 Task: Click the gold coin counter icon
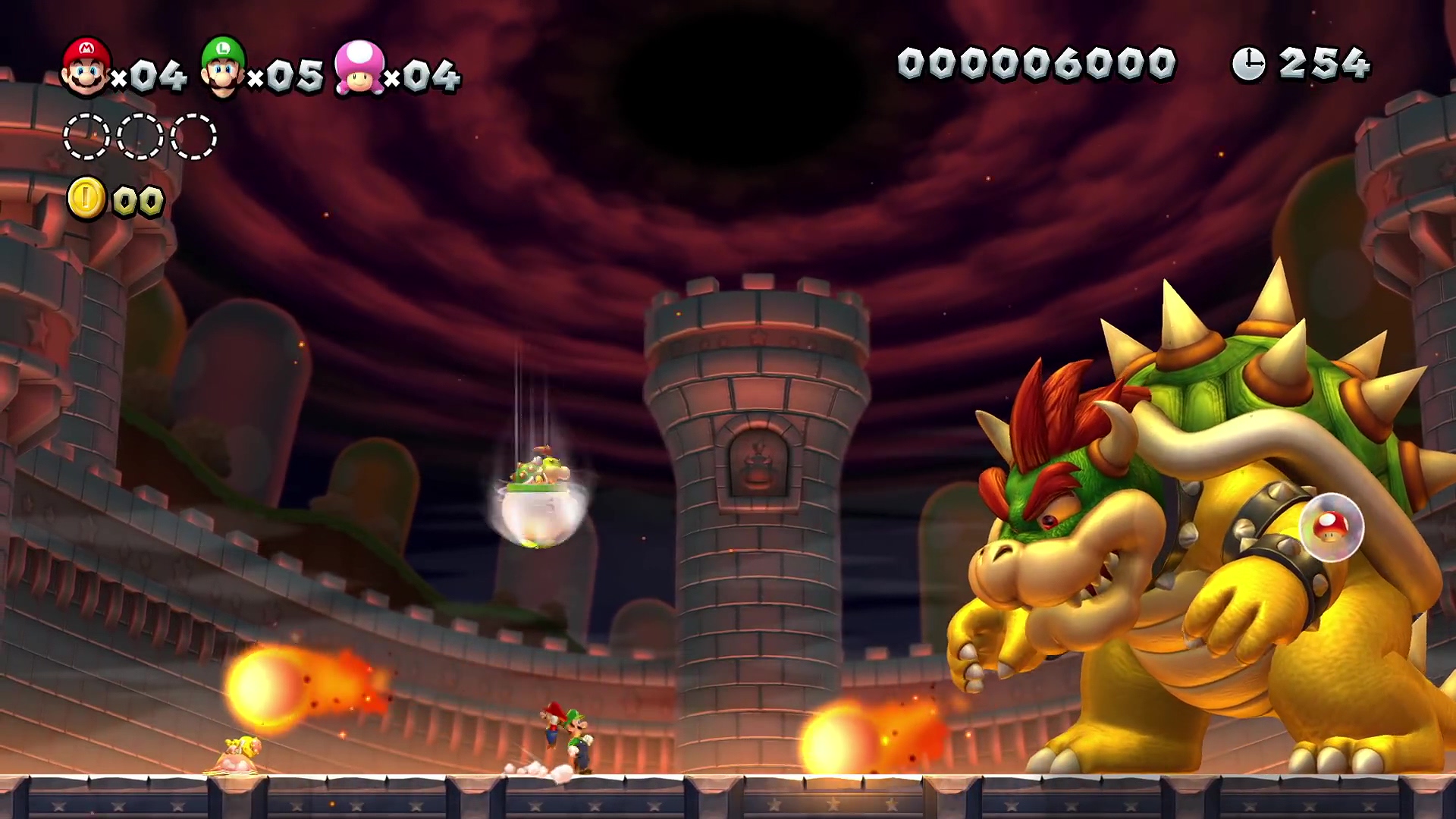(x=86, y=199)
